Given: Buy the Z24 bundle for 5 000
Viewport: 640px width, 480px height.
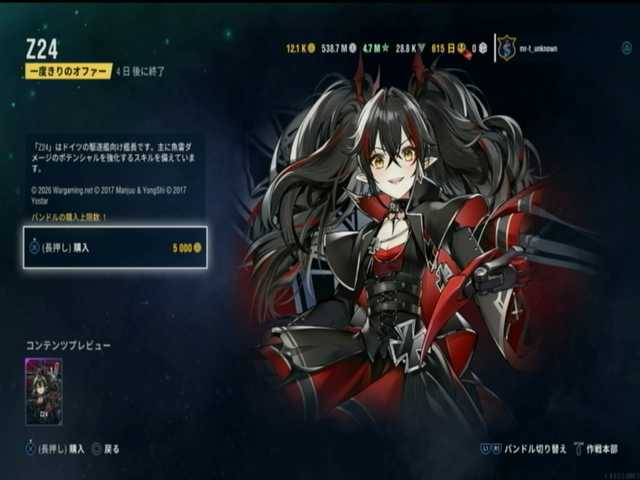Looking at the screenshot, I should pyautogui.click(x=115, y=247).
